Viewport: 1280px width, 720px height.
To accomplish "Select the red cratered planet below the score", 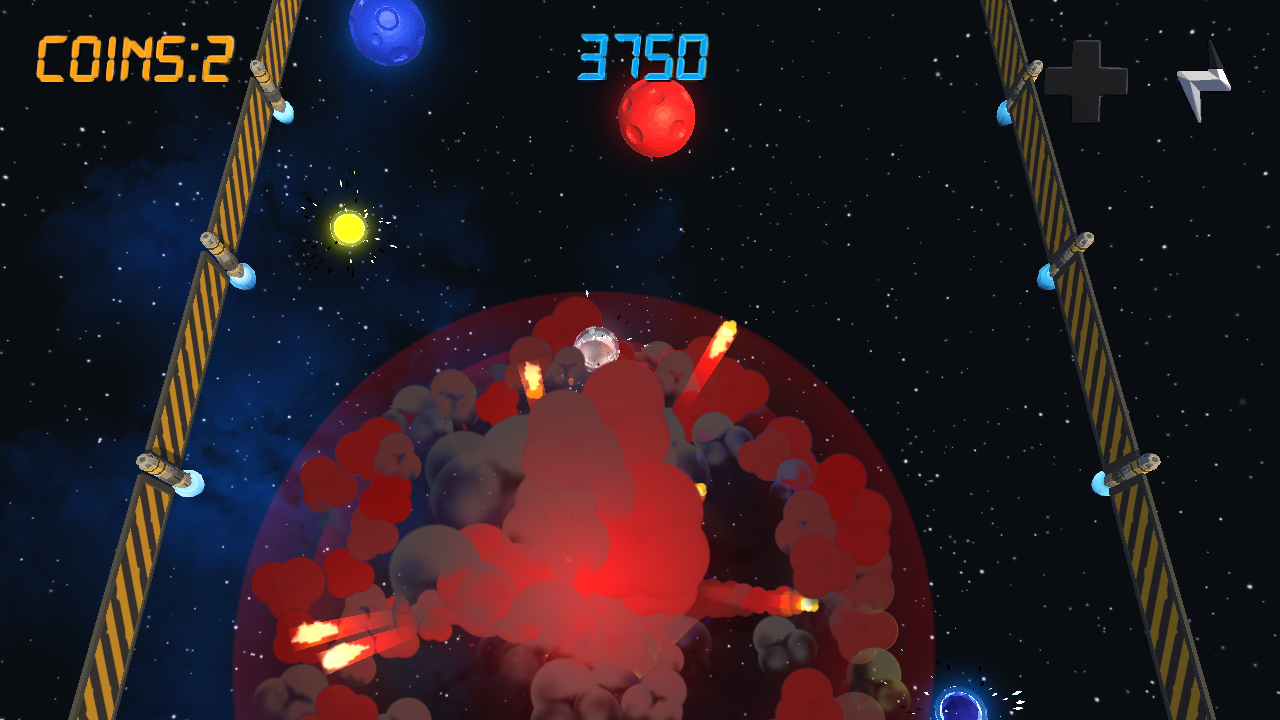I will 655,120.
